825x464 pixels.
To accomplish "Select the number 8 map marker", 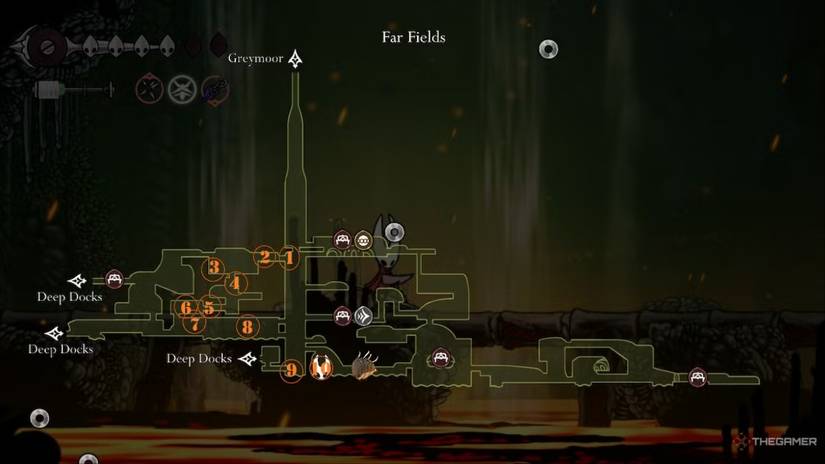I will (246, 326).
